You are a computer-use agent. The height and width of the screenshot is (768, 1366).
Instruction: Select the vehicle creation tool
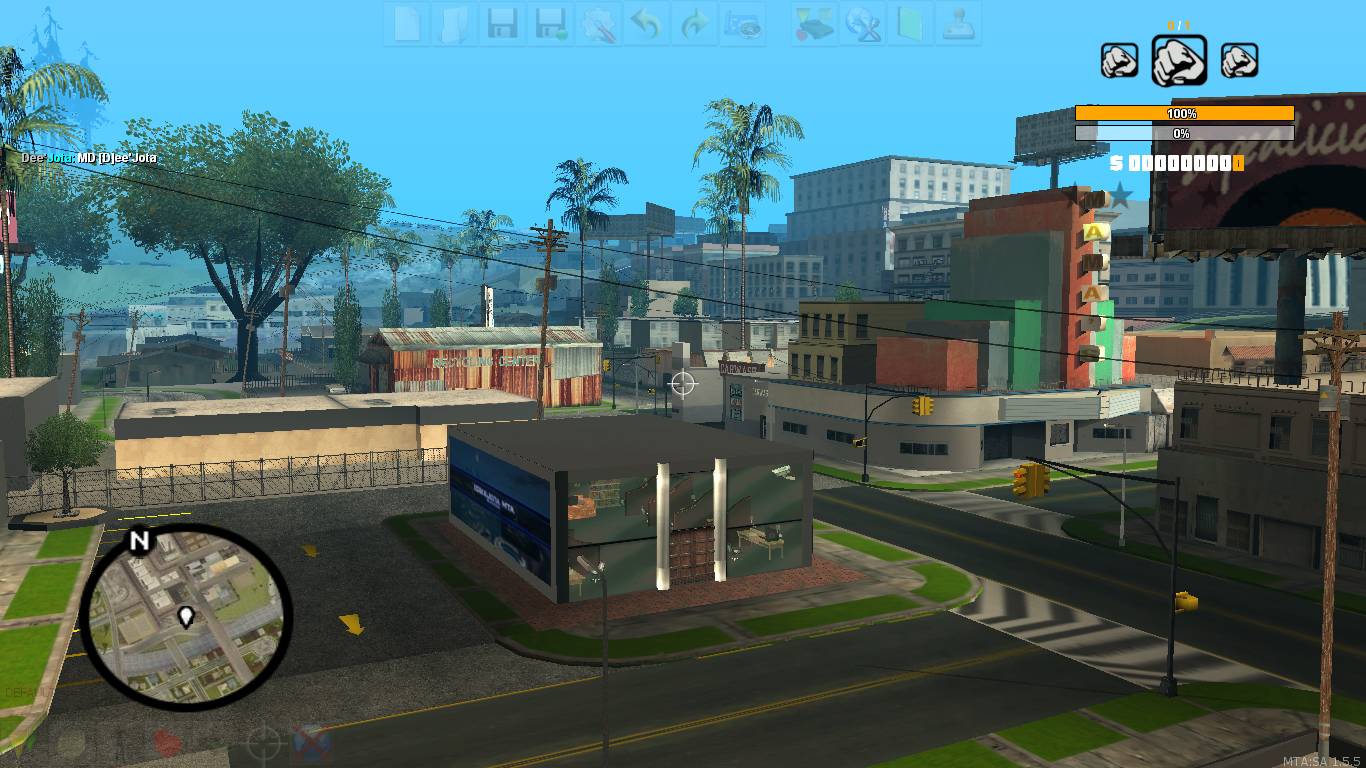point(815,25)
